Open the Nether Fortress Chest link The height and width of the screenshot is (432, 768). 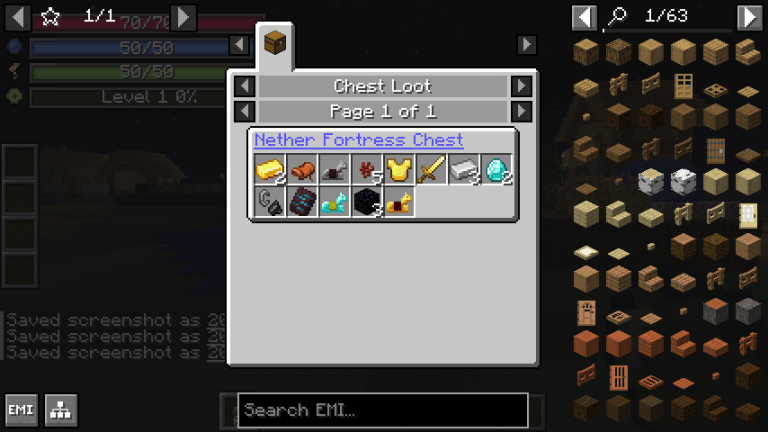click(358, 140)
